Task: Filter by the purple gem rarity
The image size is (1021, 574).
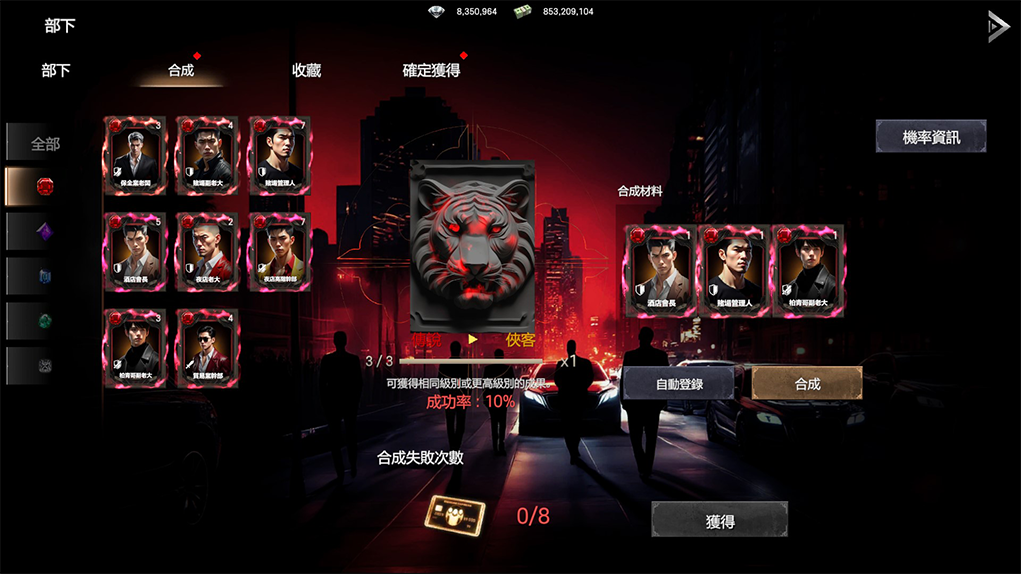Action: (45, 231)
